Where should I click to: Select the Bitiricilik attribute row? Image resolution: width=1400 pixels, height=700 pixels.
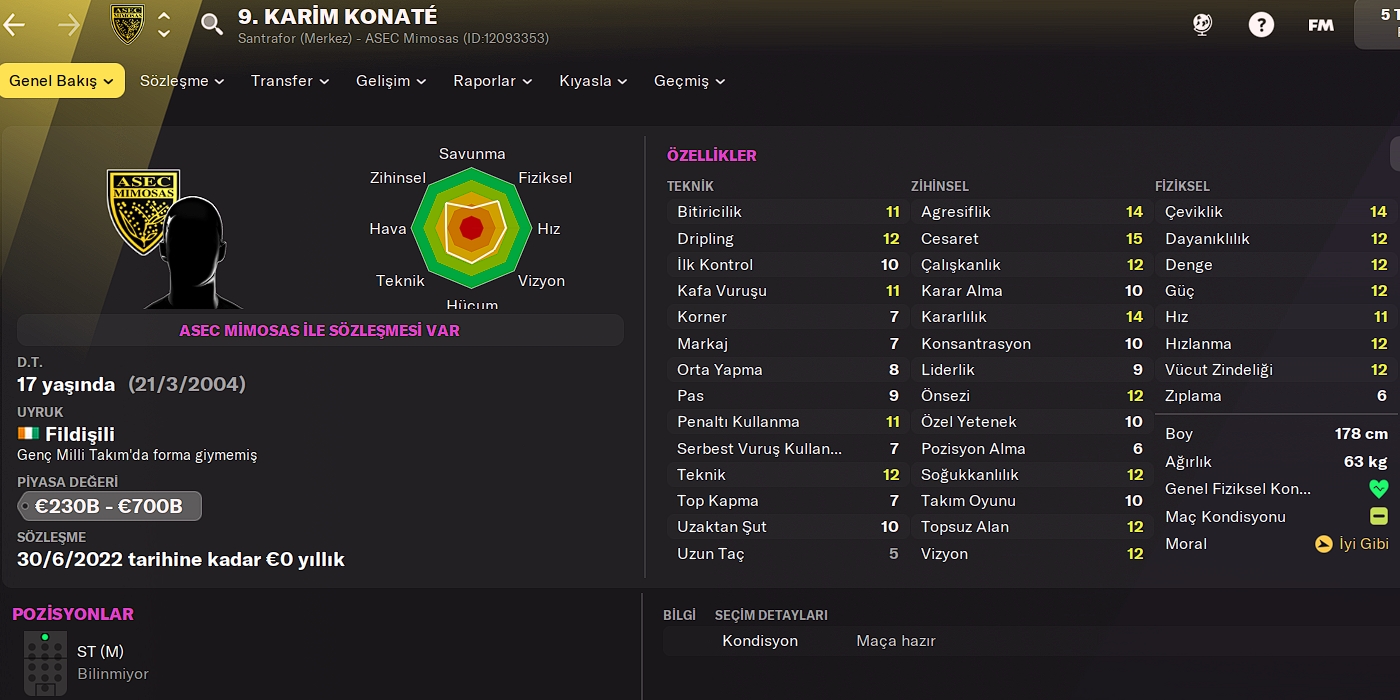787,212
